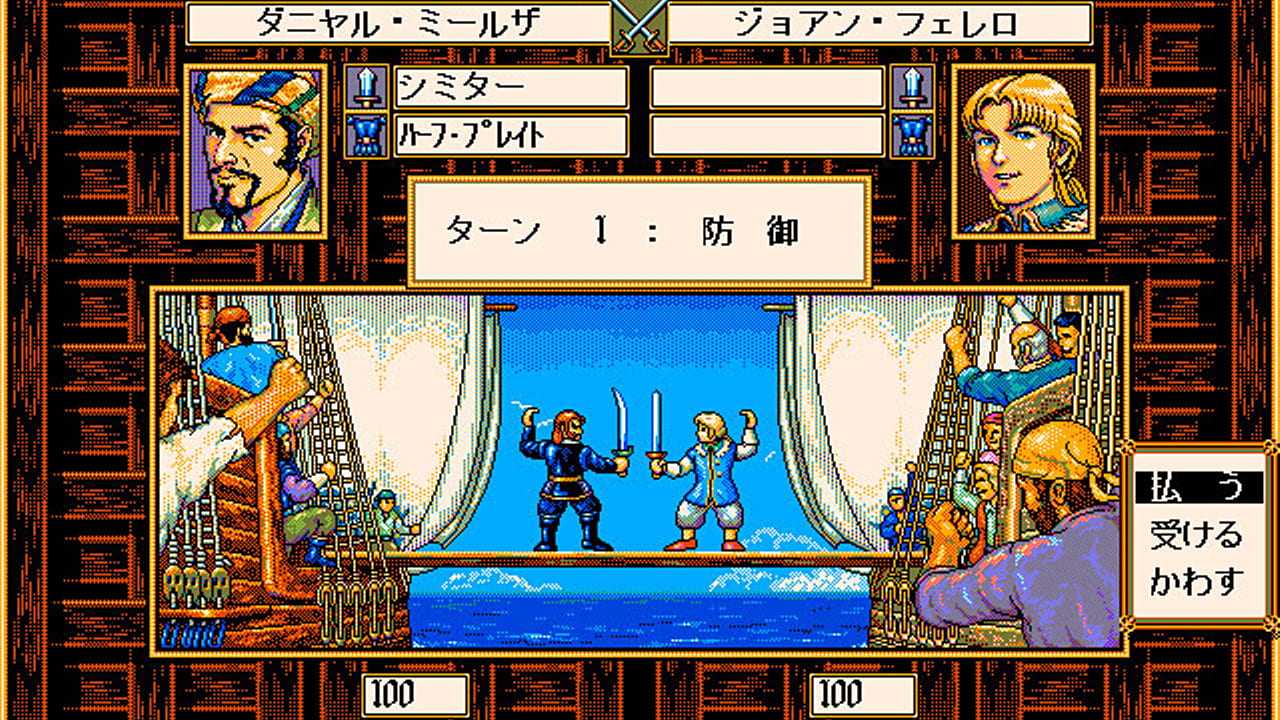
Task: Pick the かわす (dodge) defense option
Action: pyautogui.click(x=1196, y=581)
